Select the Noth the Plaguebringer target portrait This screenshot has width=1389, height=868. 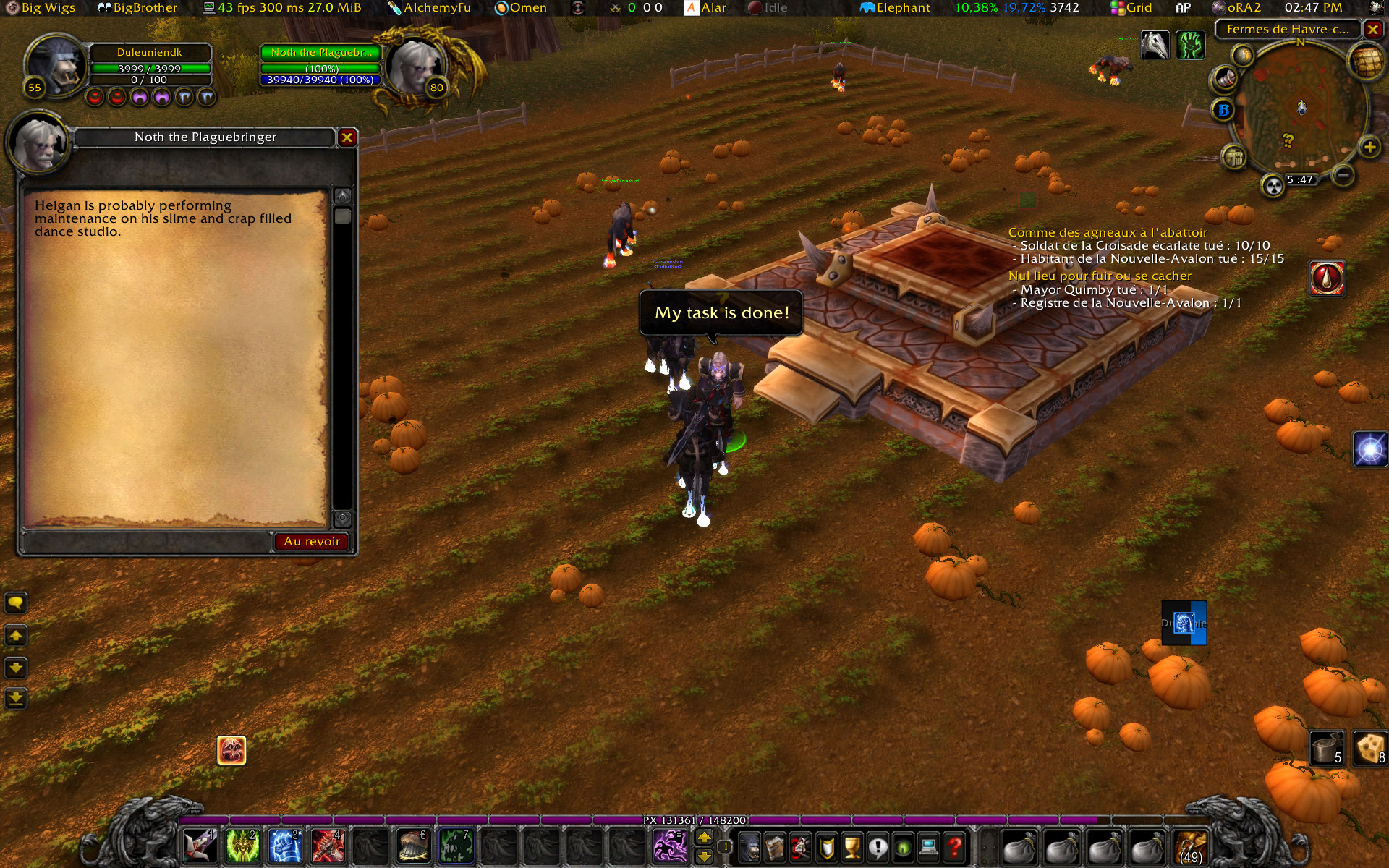tap(414, 65)
